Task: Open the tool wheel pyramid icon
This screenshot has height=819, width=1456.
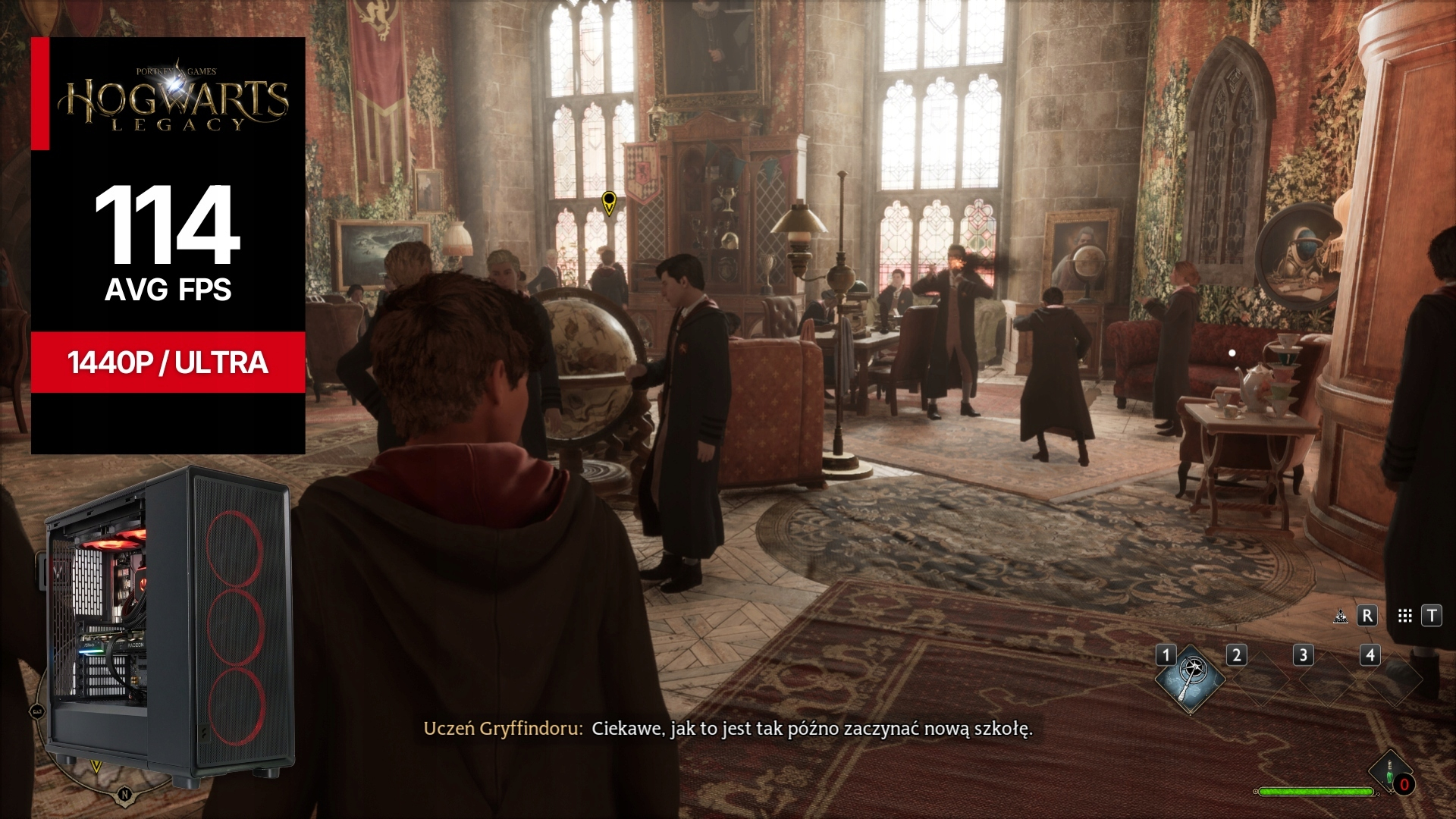Action: [x=1340, y=617]
